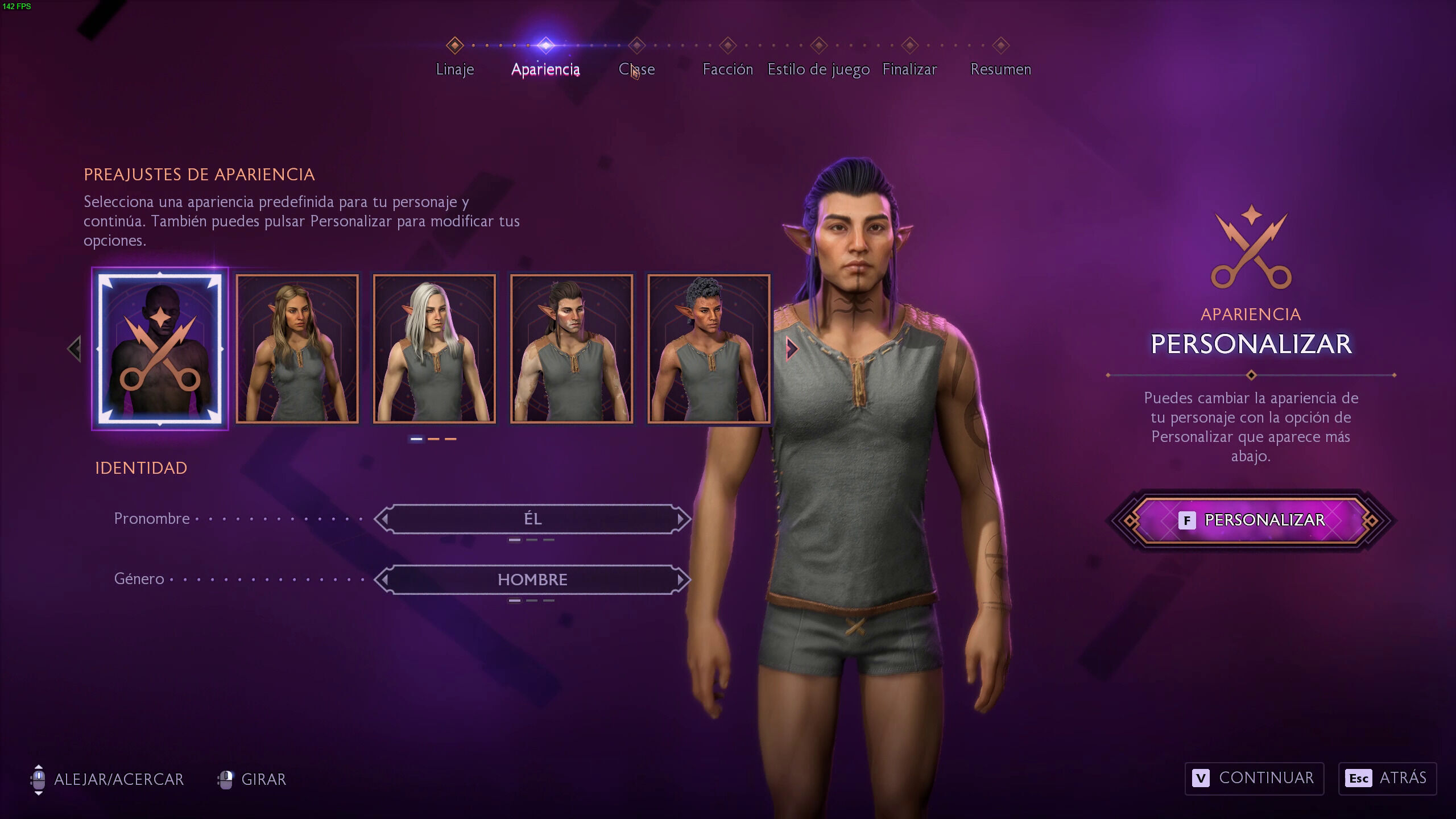This screenshot has height=819, width=1456.
Task: Cycle Pronombre to the previous option
Action: pos(384,519)
